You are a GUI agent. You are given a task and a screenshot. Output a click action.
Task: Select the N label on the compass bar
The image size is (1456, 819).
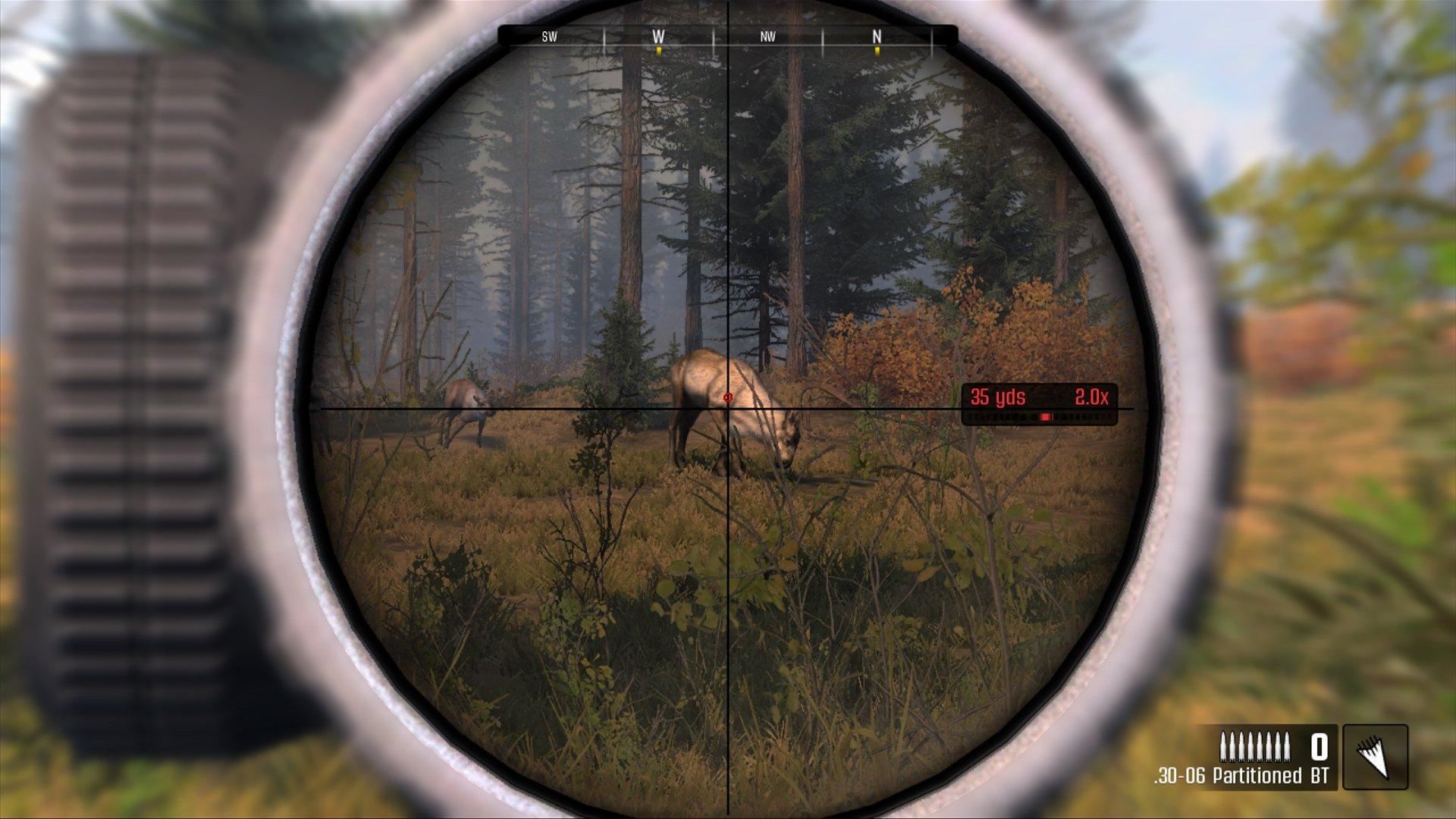pos(877,35)
